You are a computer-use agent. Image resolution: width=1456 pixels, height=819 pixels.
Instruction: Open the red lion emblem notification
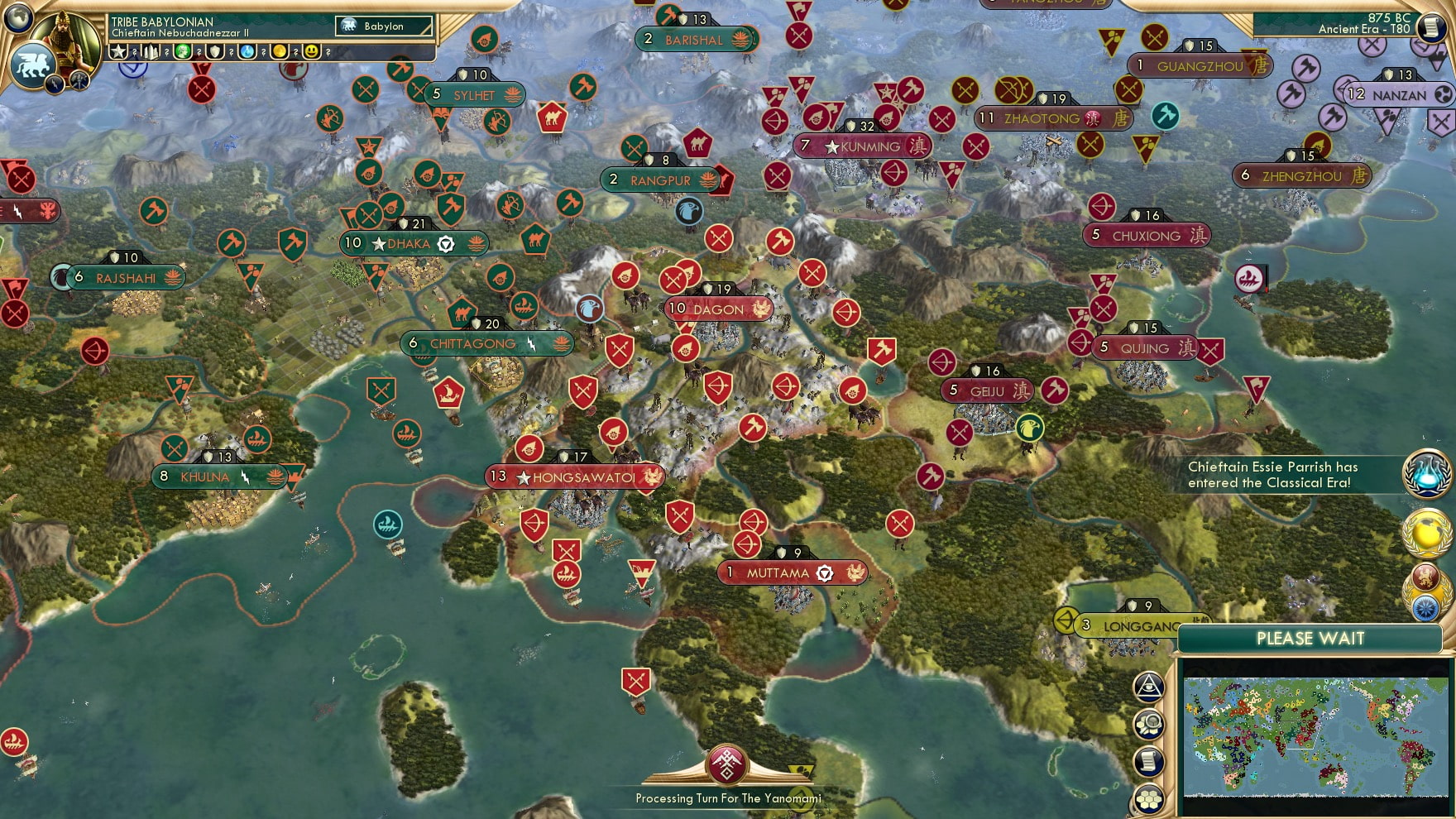point(1426,577)
